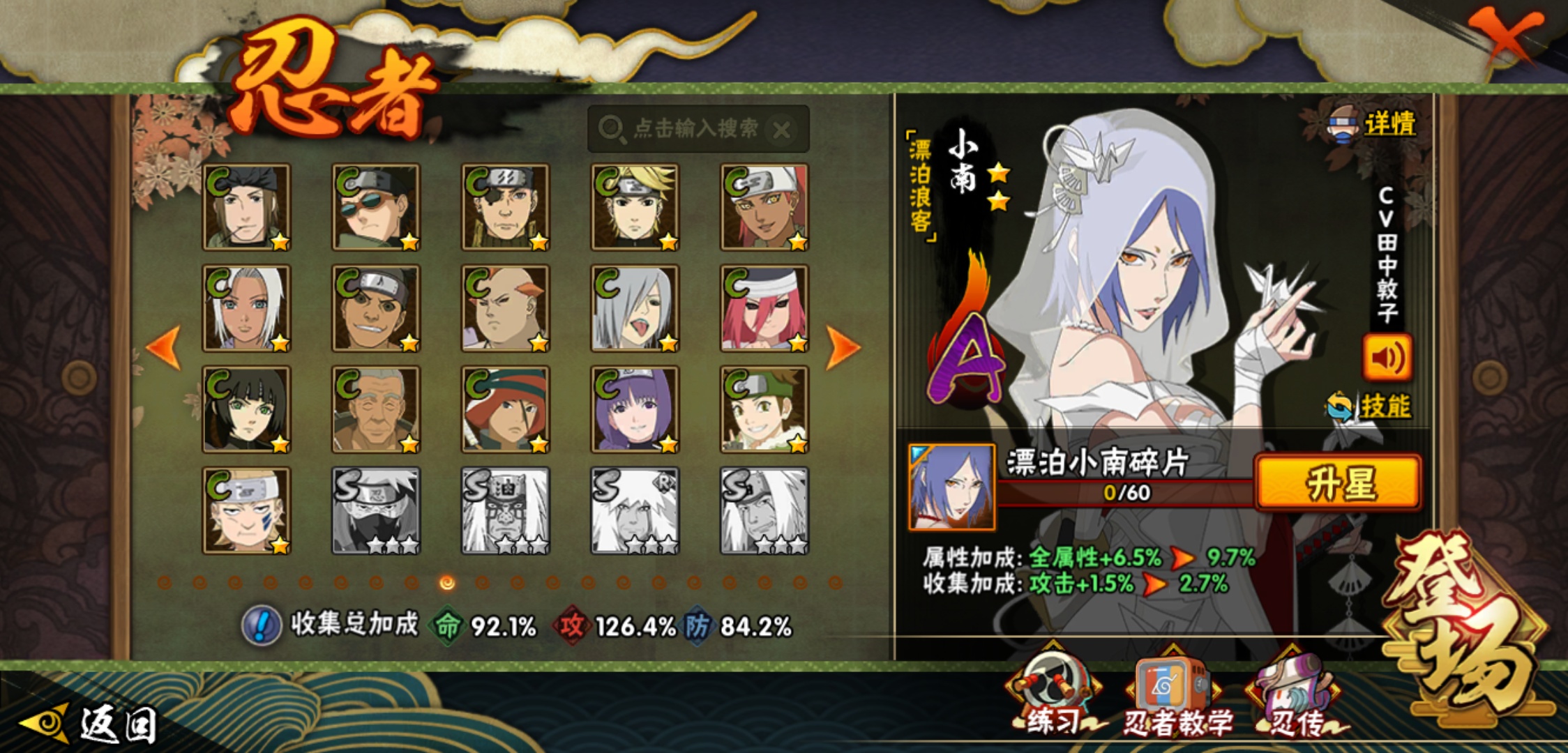Open the 技能 skills view

[x=1383, y=406]
